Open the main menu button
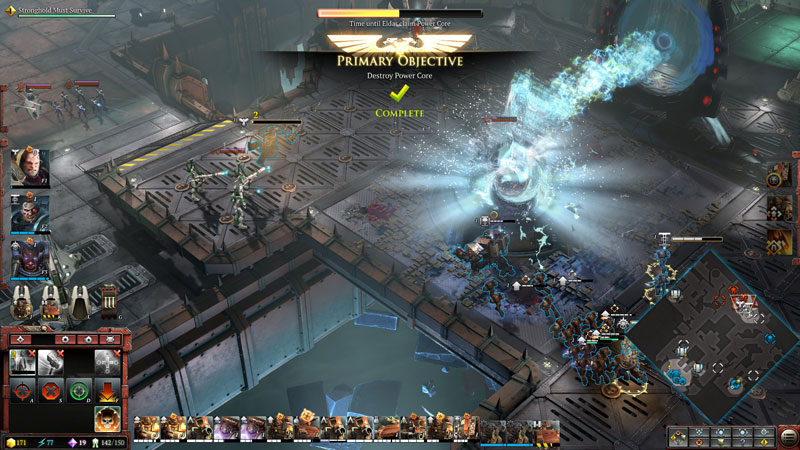Viewport: 800px width, 450px height. [x=788, y=437]
